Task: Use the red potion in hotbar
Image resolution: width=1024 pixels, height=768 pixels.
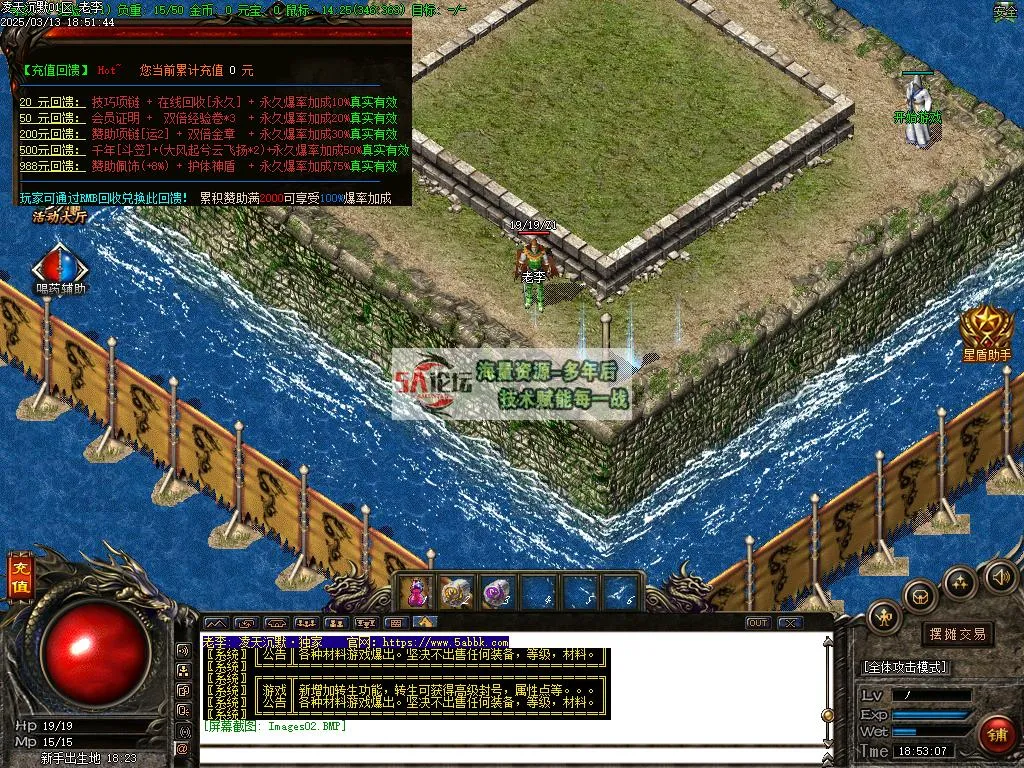Action: coord(416,592)
